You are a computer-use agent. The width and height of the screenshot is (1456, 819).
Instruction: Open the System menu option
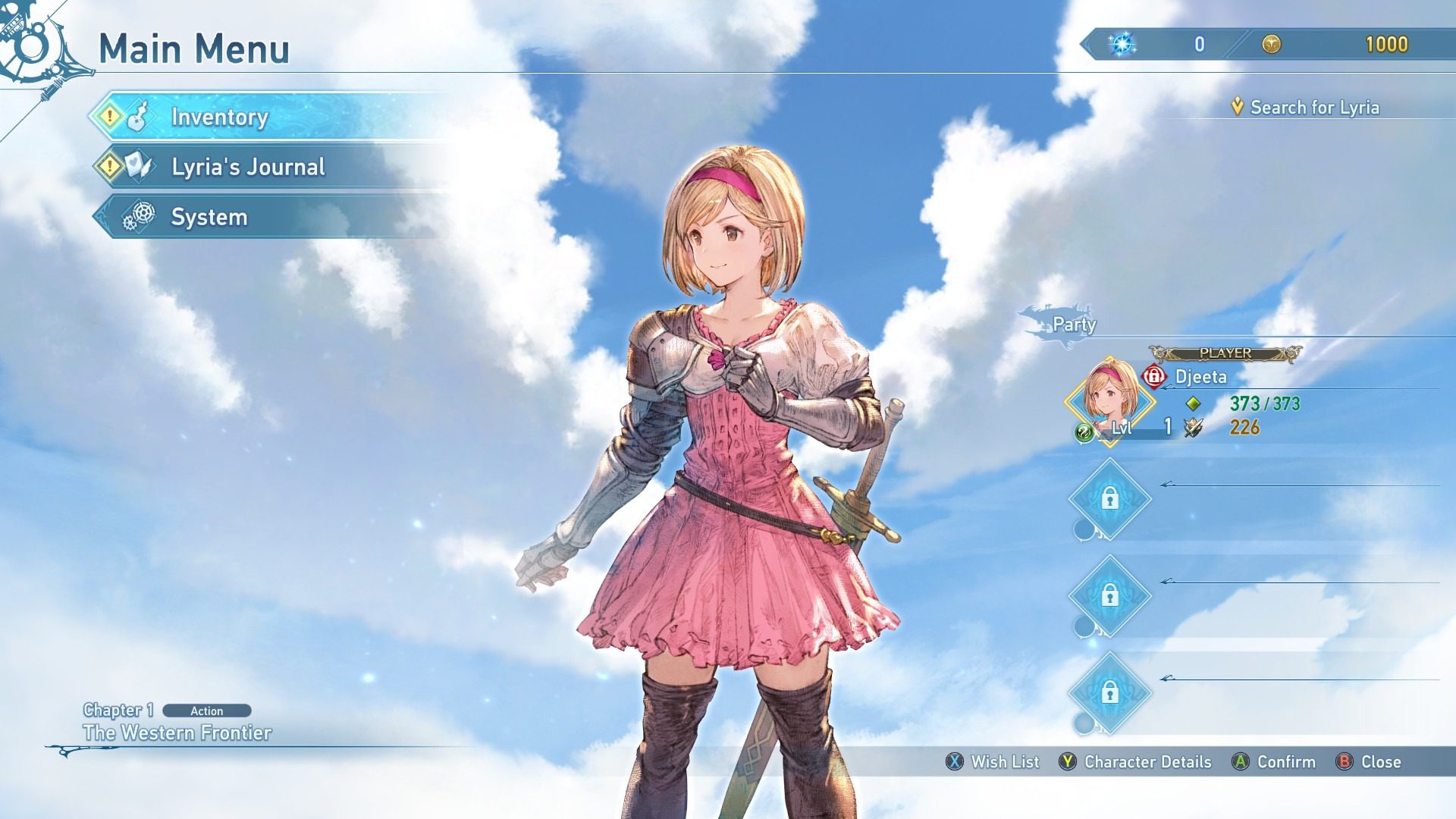(x=209, y=218)
